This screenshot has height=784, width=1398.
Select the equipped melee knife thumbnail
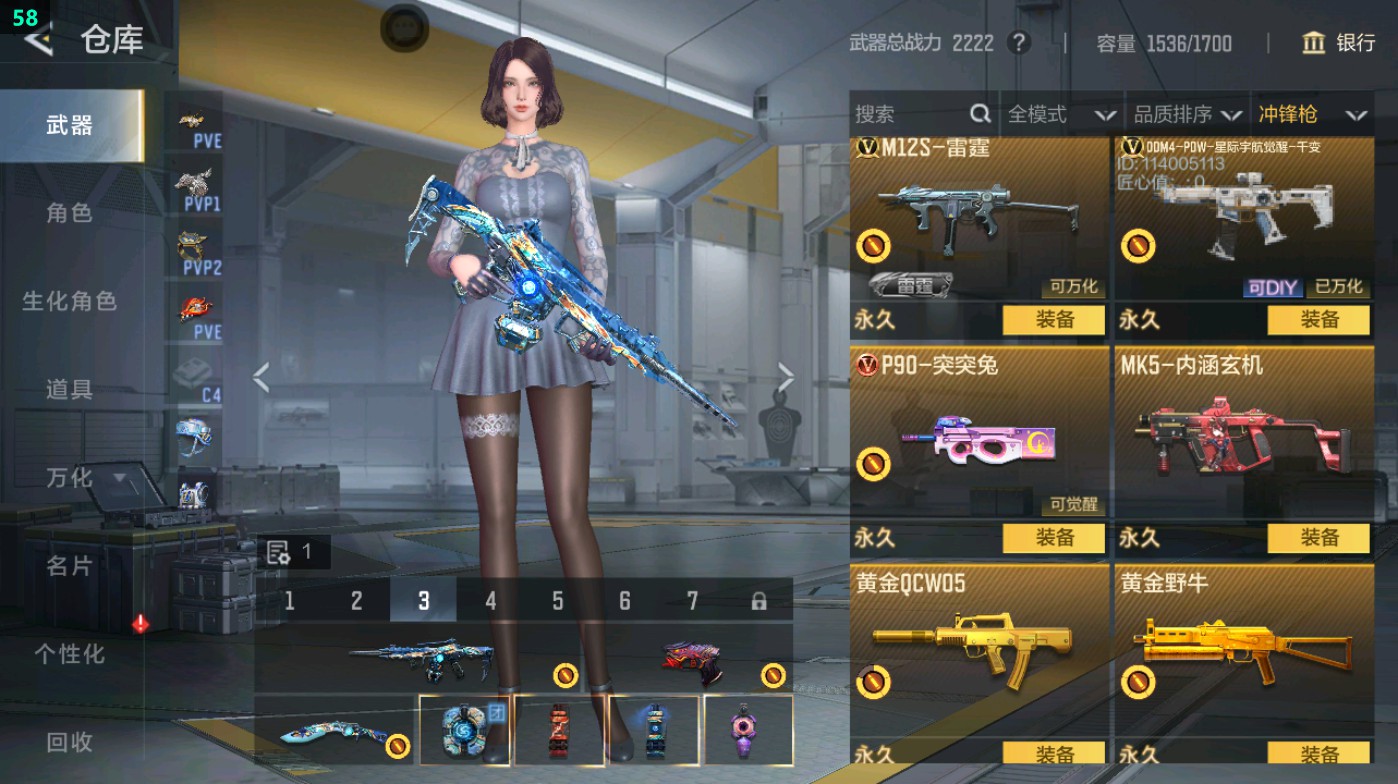tap(335, 732)
